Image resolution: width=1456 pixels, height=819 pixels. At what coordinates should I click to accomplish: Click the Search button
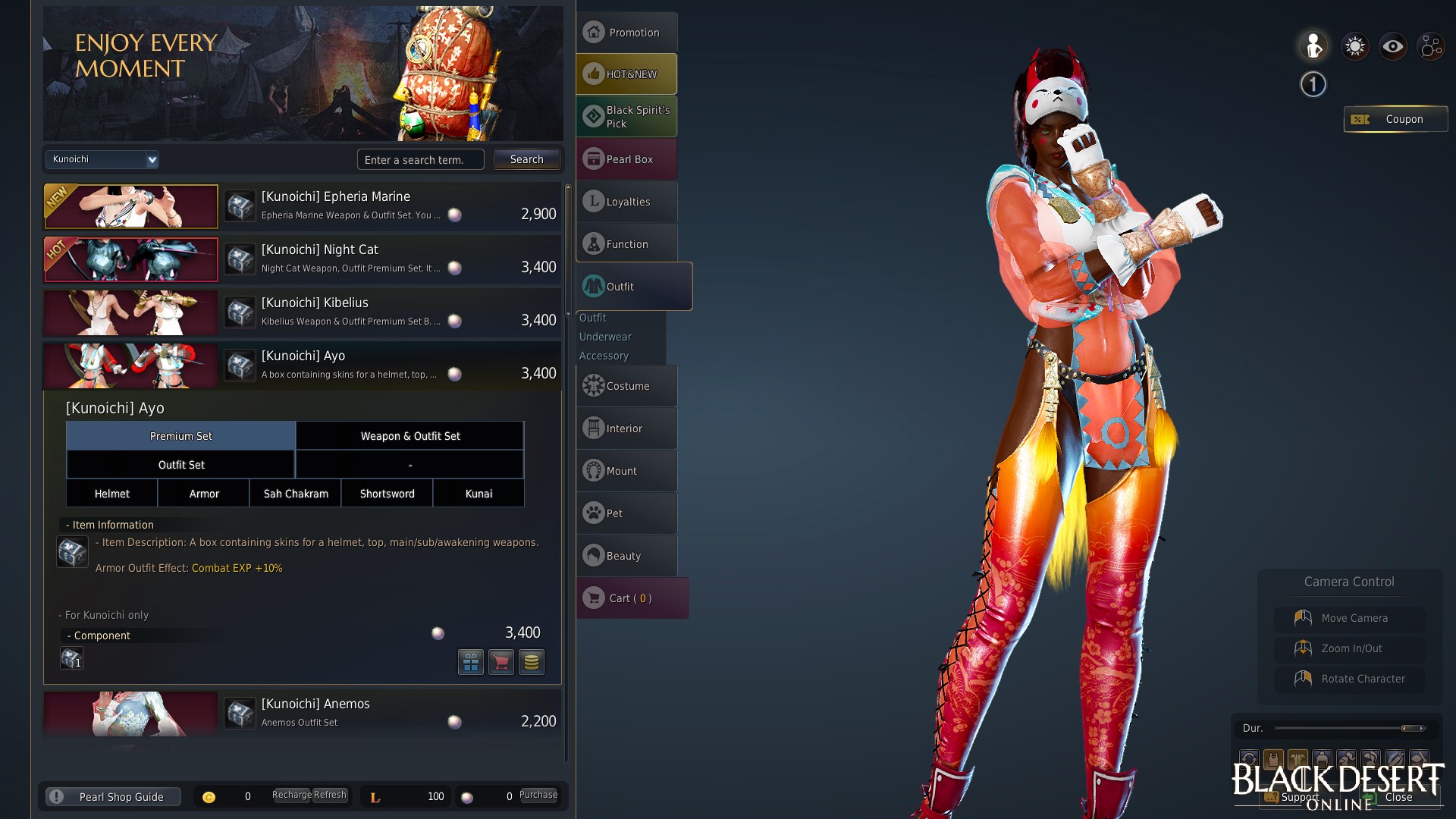pos(526,159)
